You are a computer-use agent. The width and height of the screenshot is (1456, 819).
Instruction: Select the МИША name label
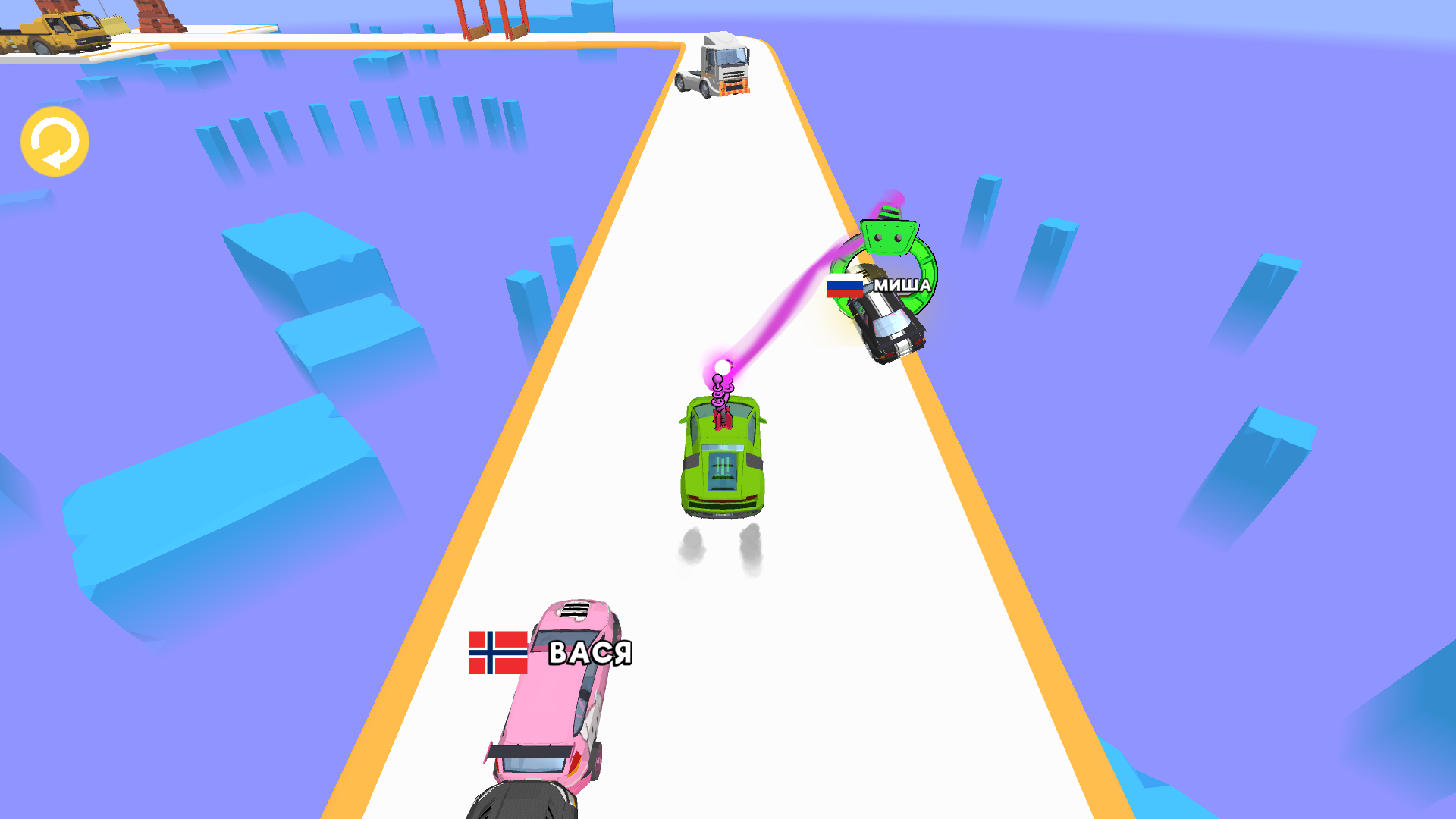click(x=902, y=286)
